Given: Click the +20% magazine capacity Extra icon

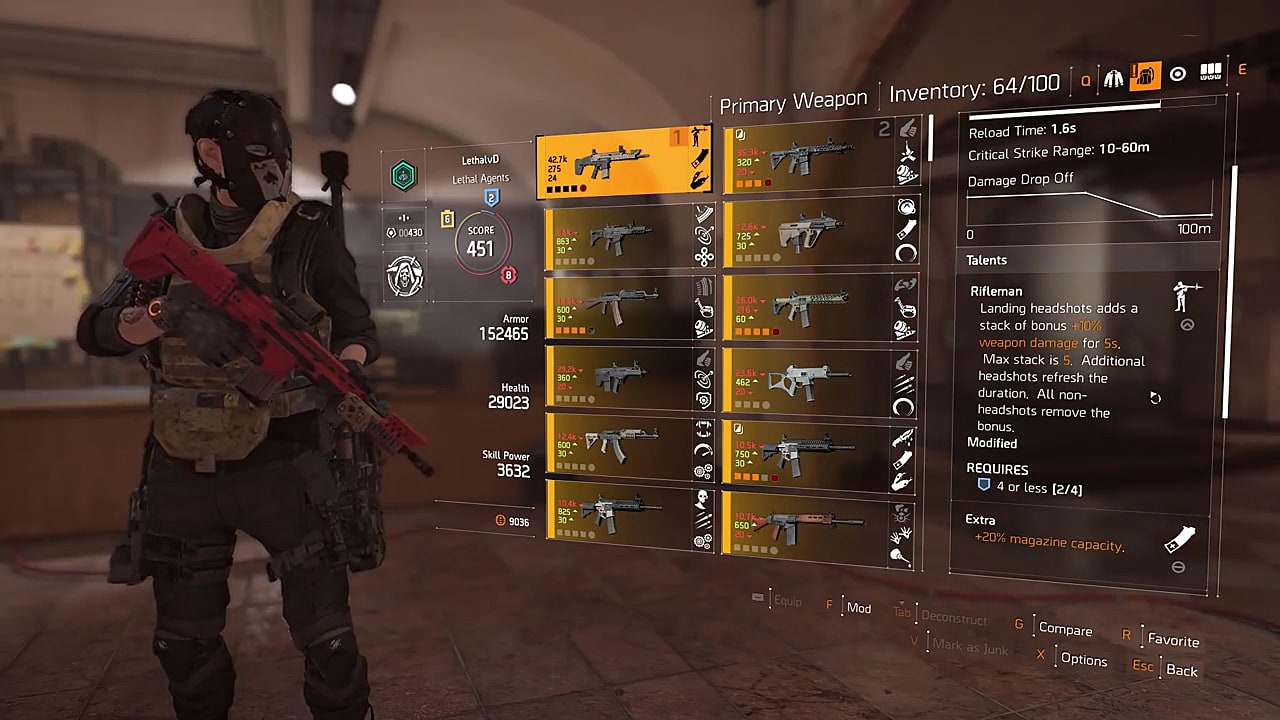Looking at the screenshot, I should pyautogui.click(x=1179, y=538).
